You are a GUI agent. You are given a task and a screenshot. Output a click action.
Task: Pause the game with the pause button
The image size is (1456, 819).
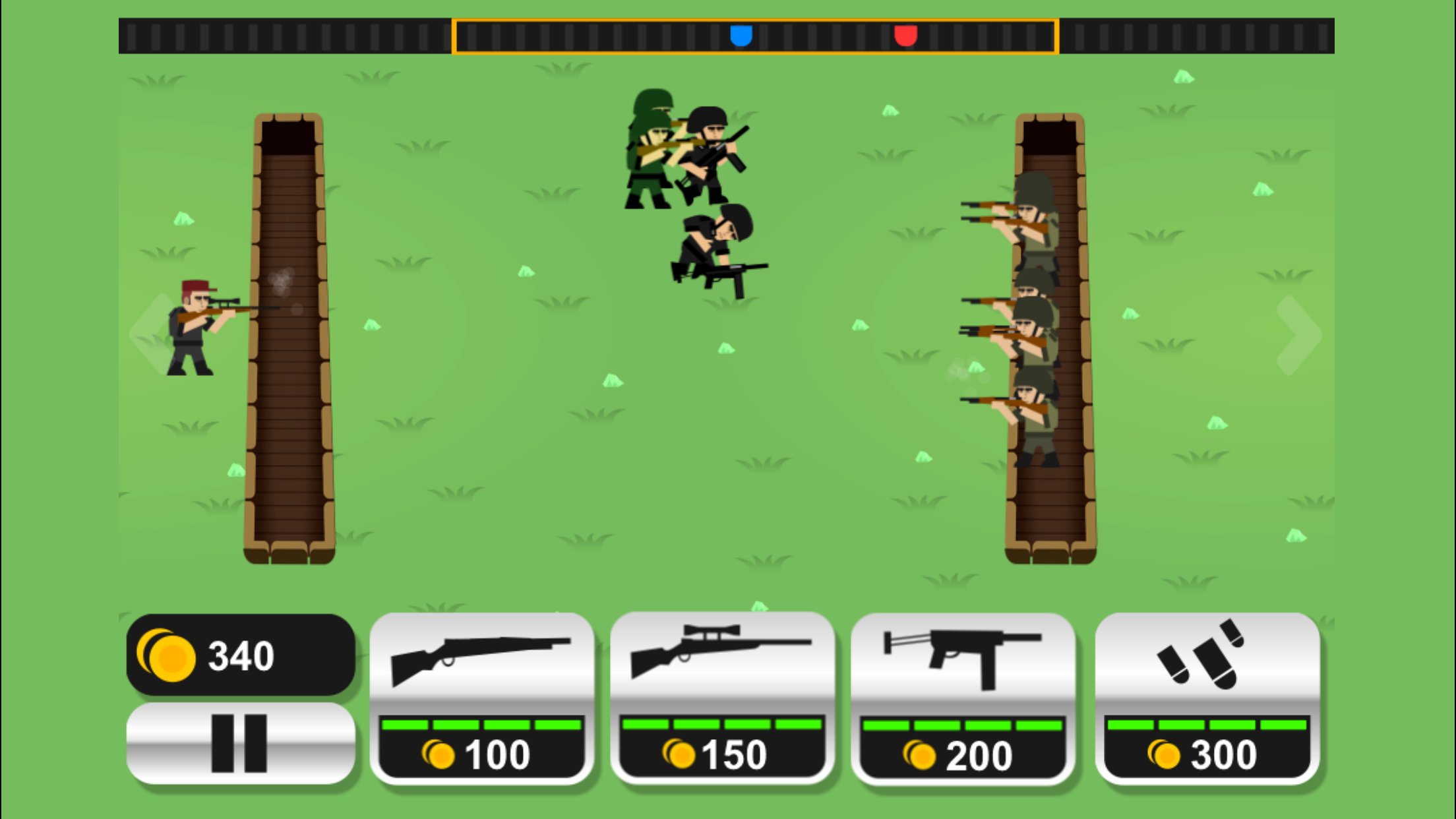click(x=239, y=744)
